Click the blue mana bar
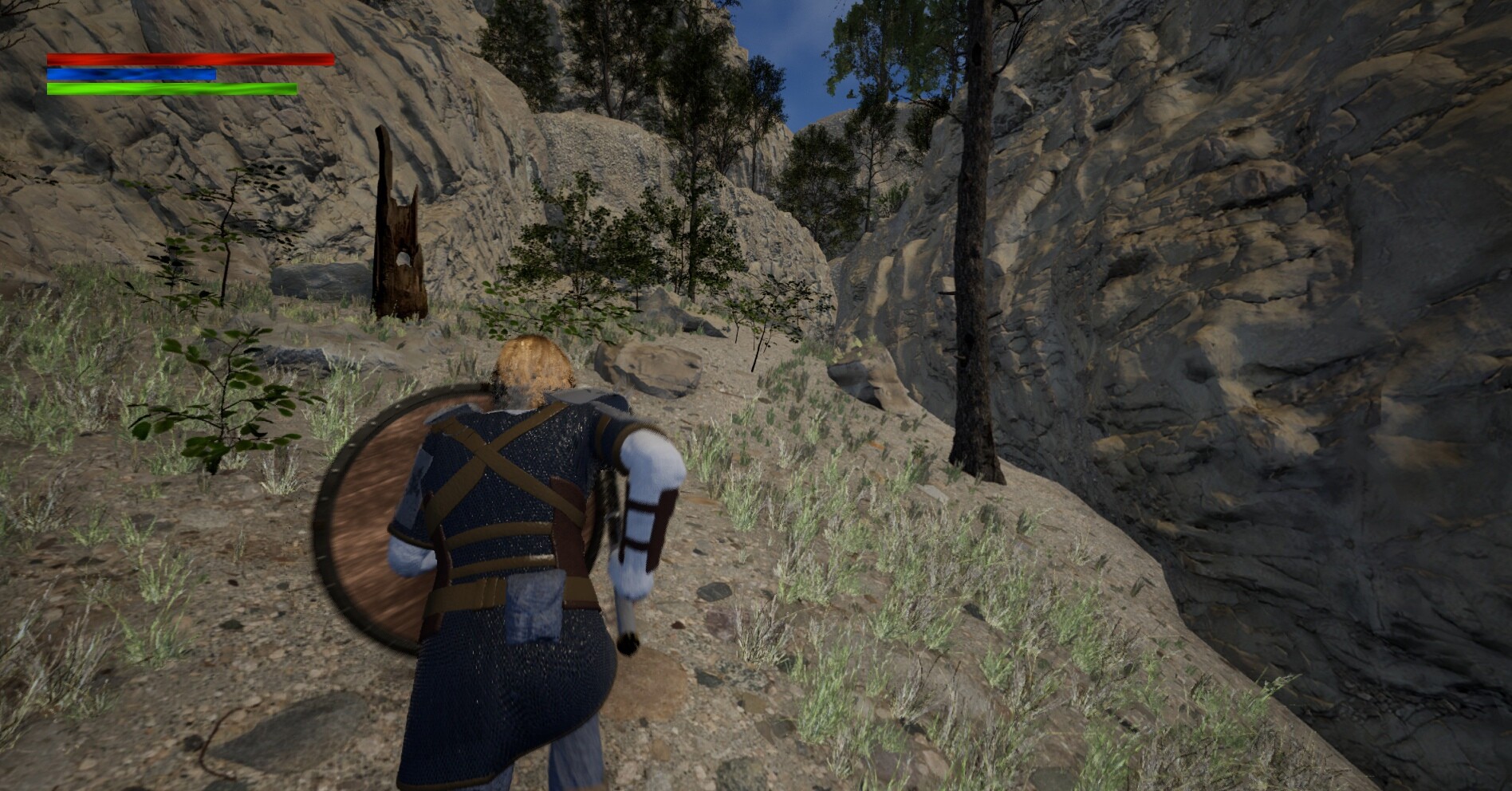The width and height of the screenshot is (1512, 791). coord(132,73)
